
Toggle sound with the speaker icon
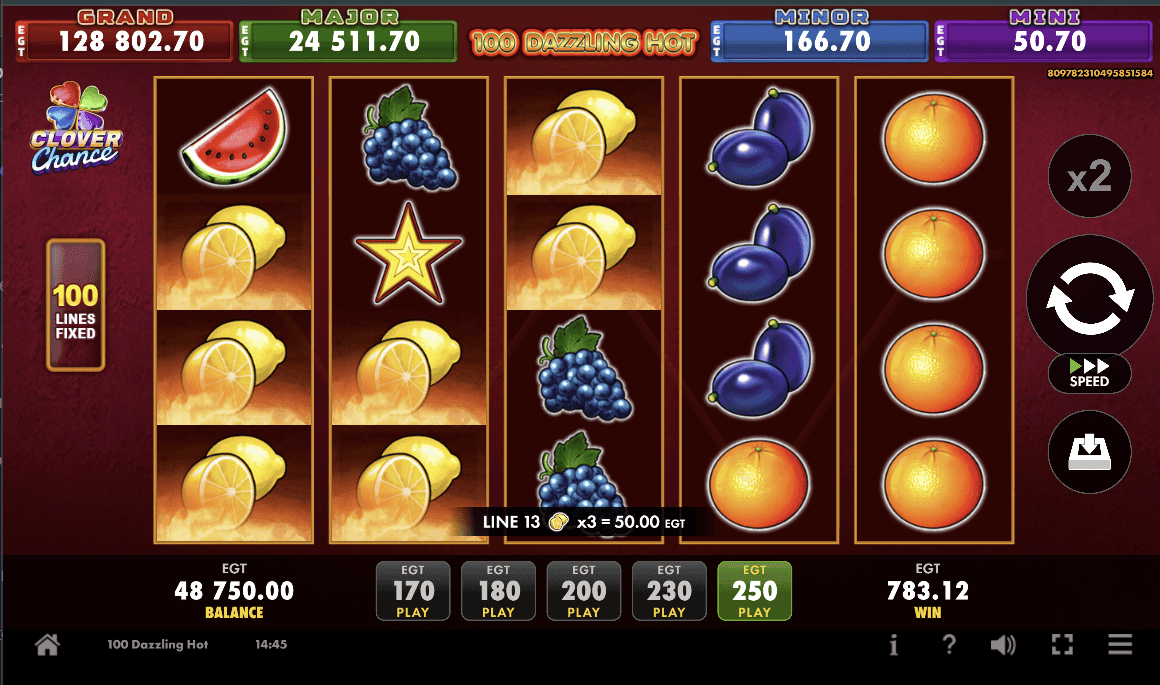tap(1004, 645)
